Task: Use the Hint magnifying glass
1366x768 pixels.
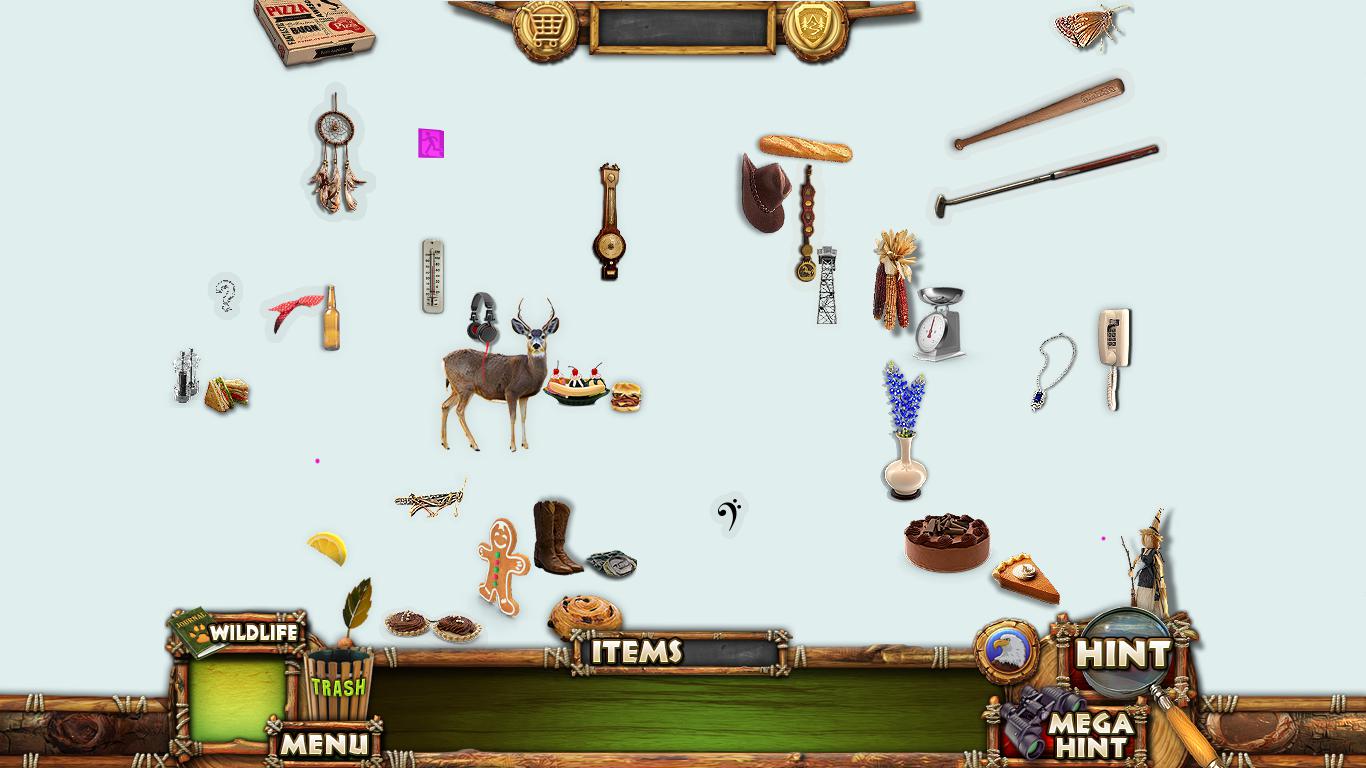Action: (x=1124, y=654)
